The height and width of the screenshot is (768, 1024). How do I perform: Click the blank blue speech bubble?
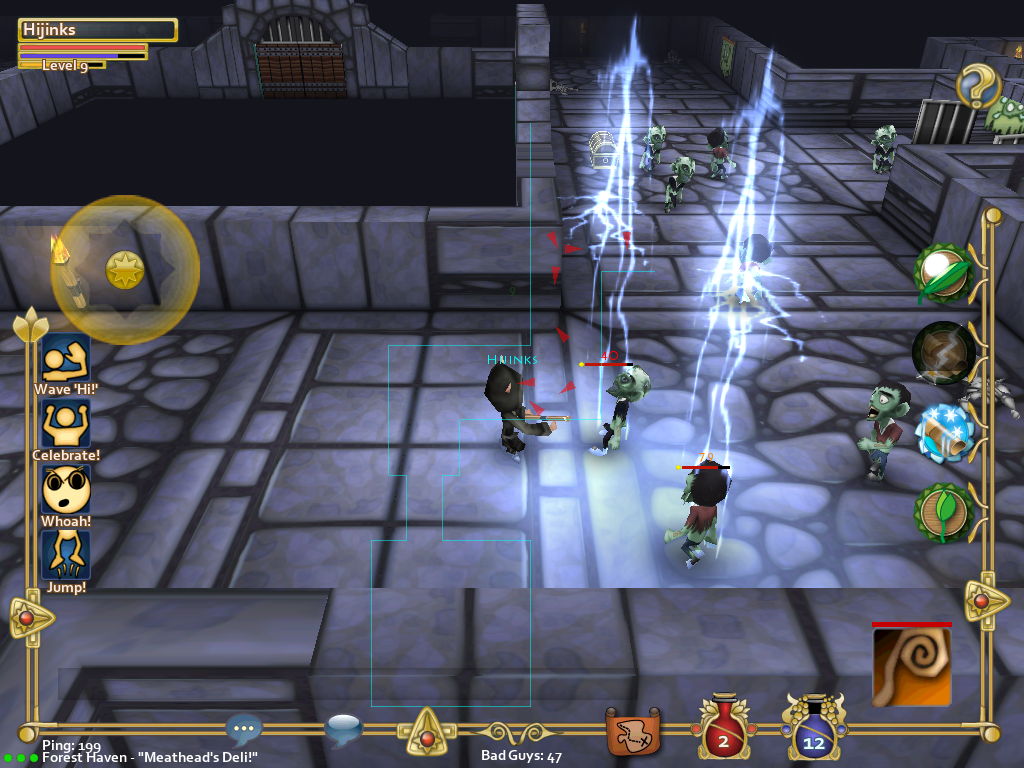tap(344, 730)
